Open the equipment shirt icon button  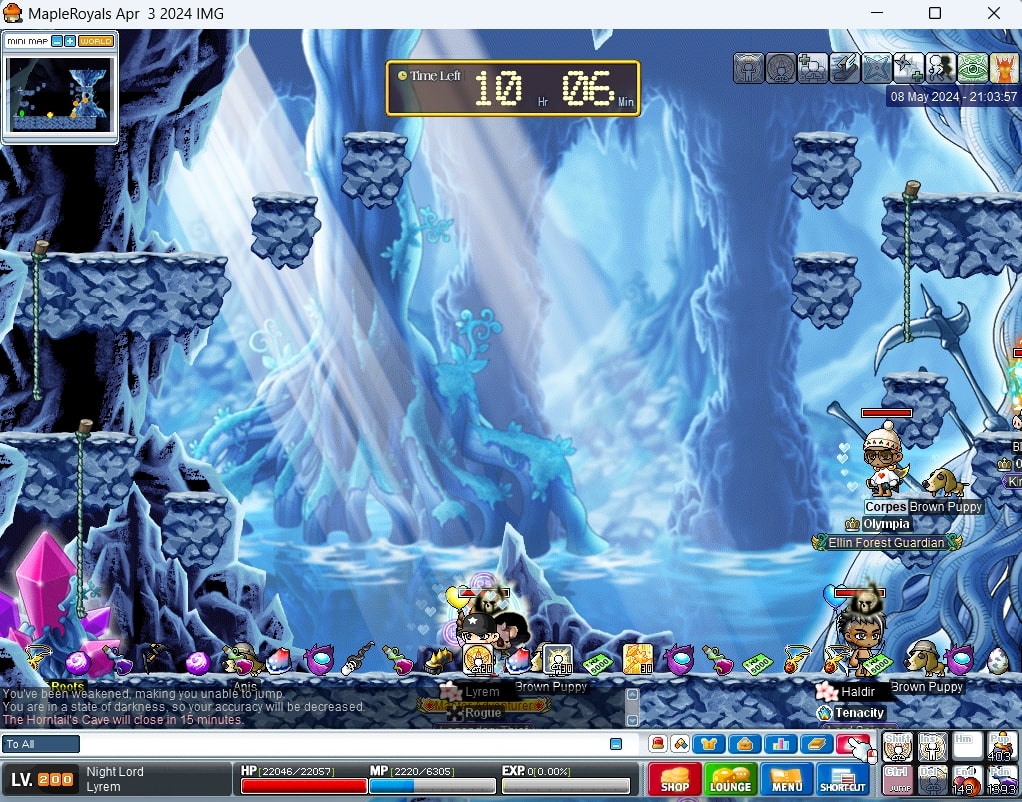(x=709, y=744)
